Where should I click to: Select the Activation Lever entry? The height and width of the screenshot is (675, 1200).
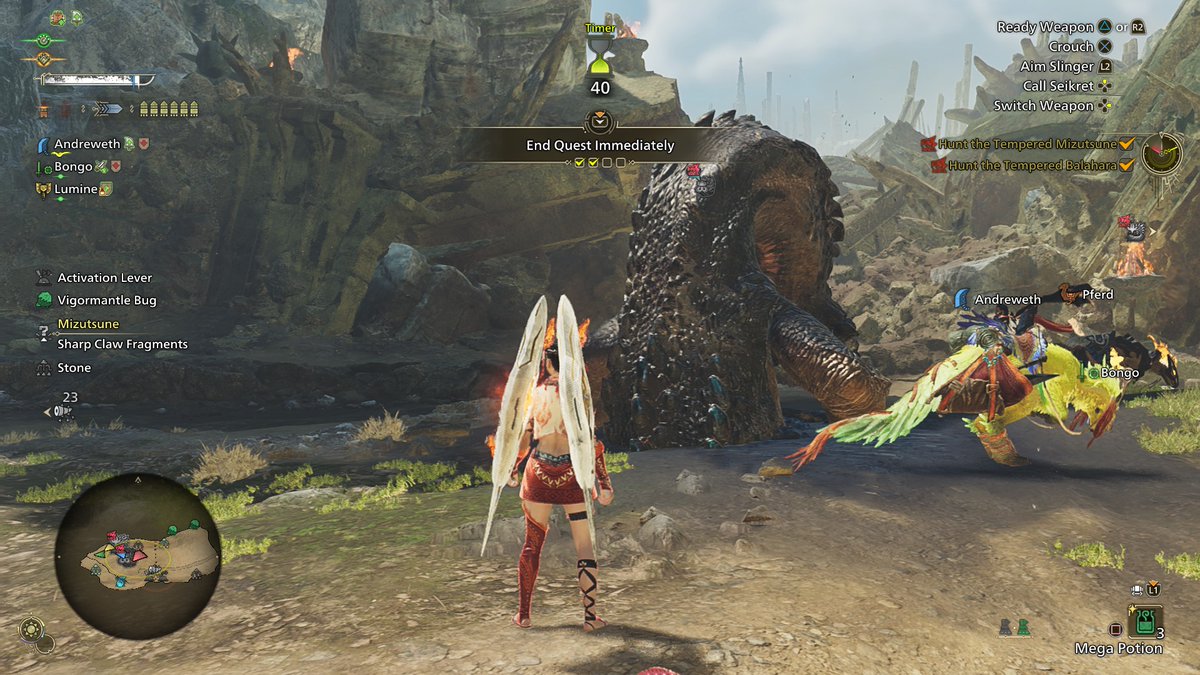104,278
